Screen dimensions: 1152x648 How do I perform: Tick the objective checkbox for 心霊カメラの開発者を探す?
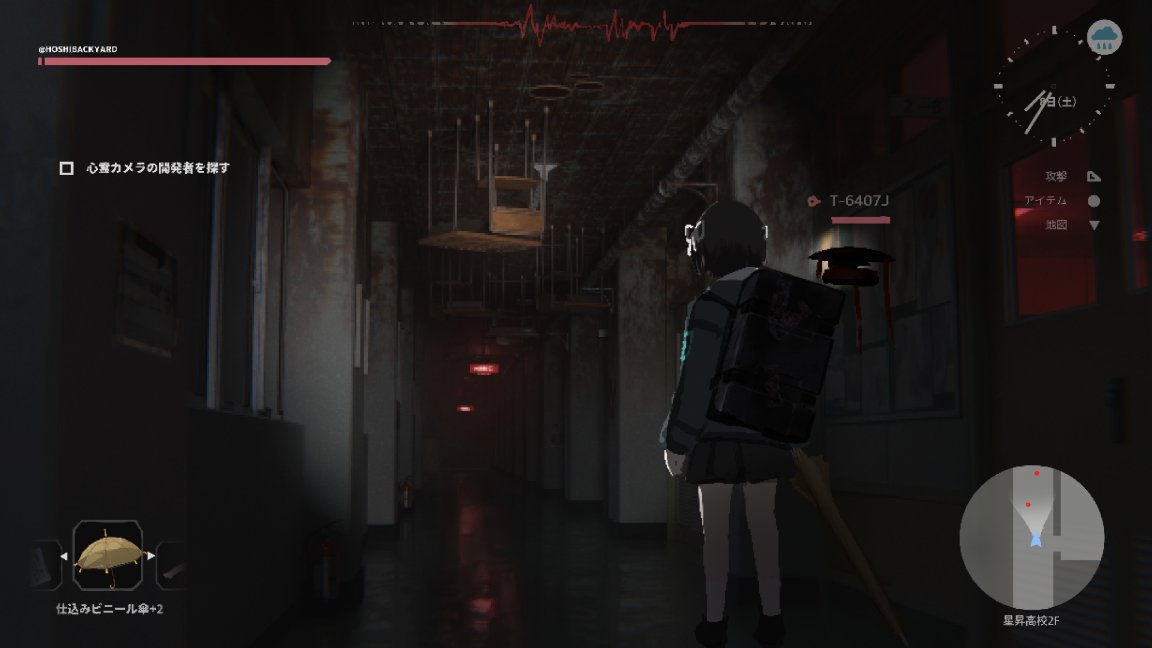(x=67, y=168)
